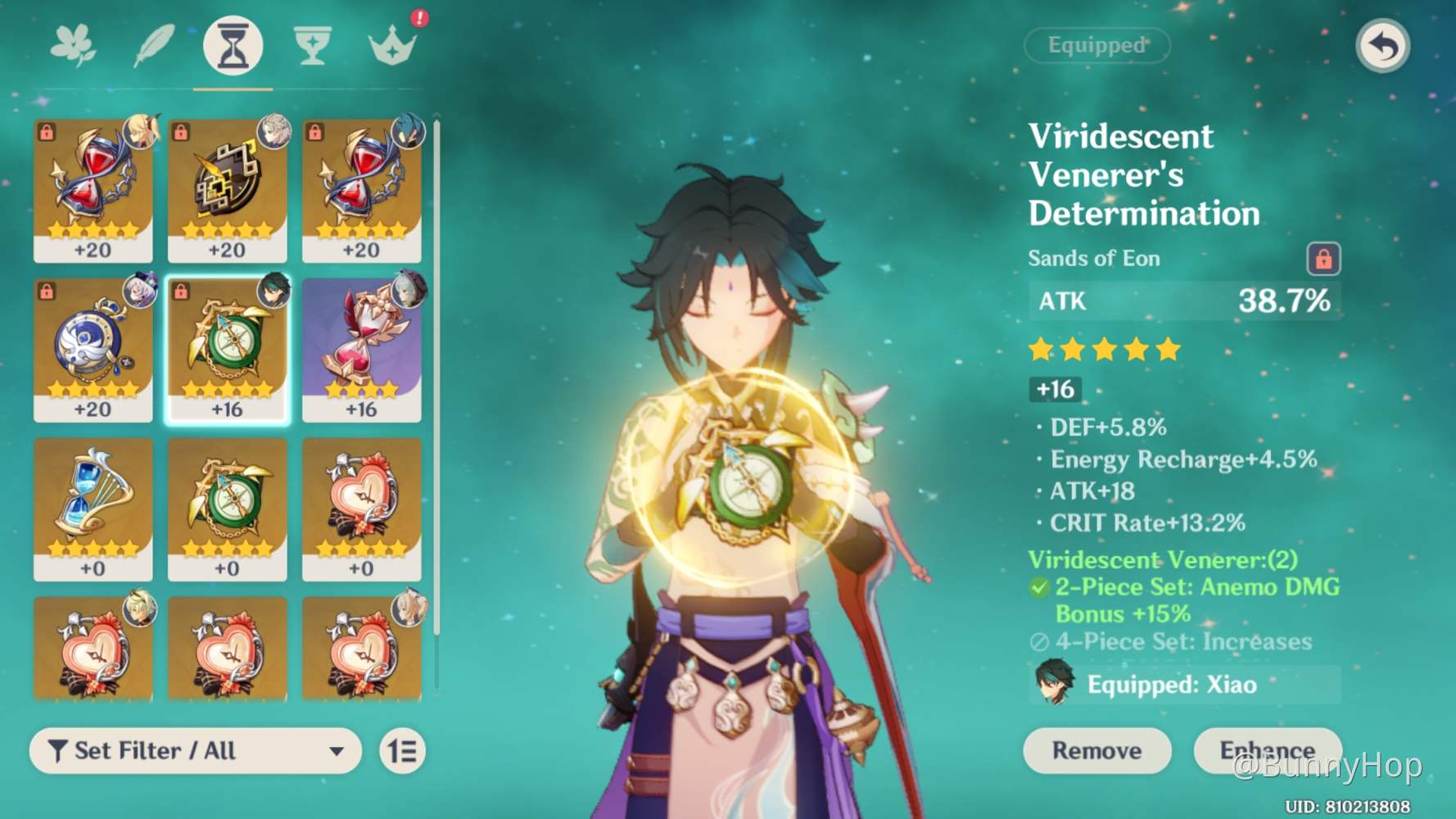The image size is (1456, 819).
Task: Click the Enhance button
Action: pos(1266,750)
